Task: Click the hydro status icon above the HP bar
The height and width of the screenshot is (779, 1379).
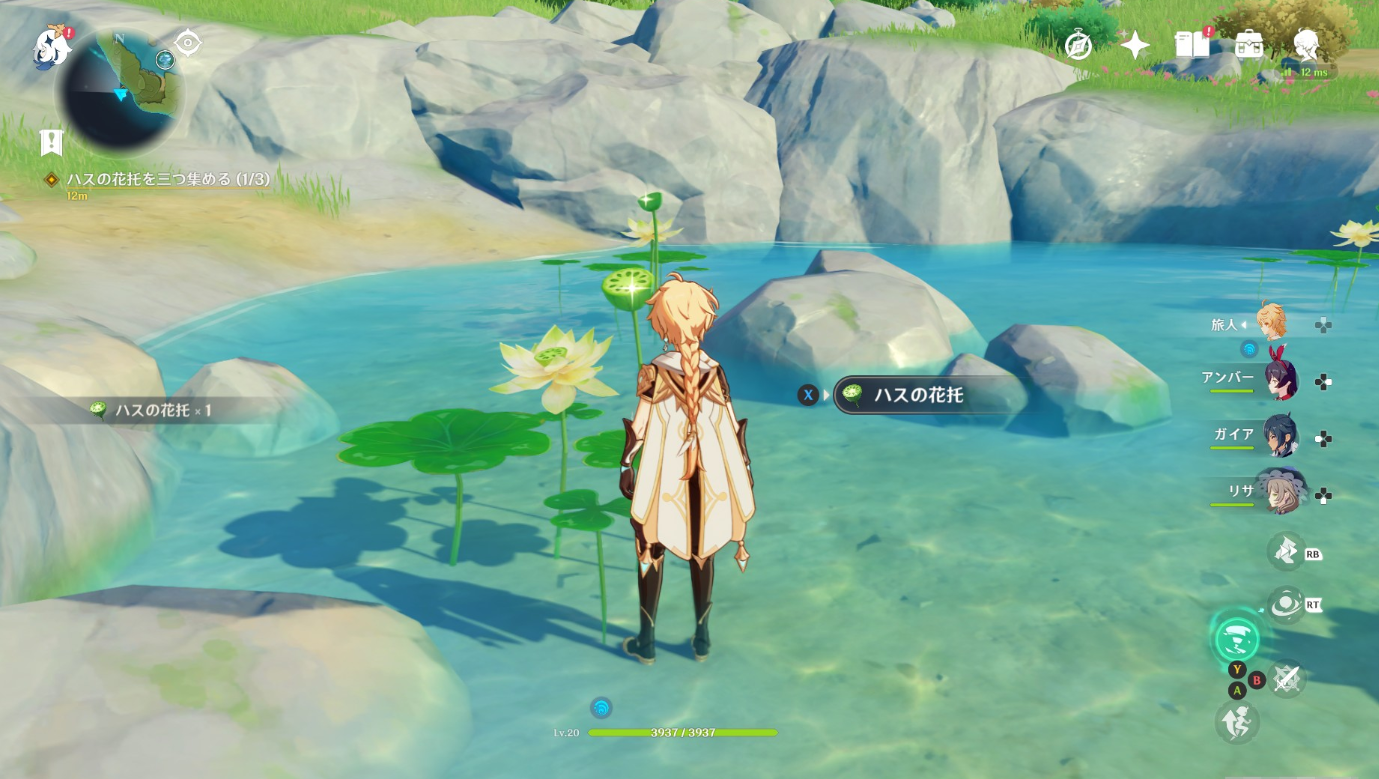Action: pos(601,707)
